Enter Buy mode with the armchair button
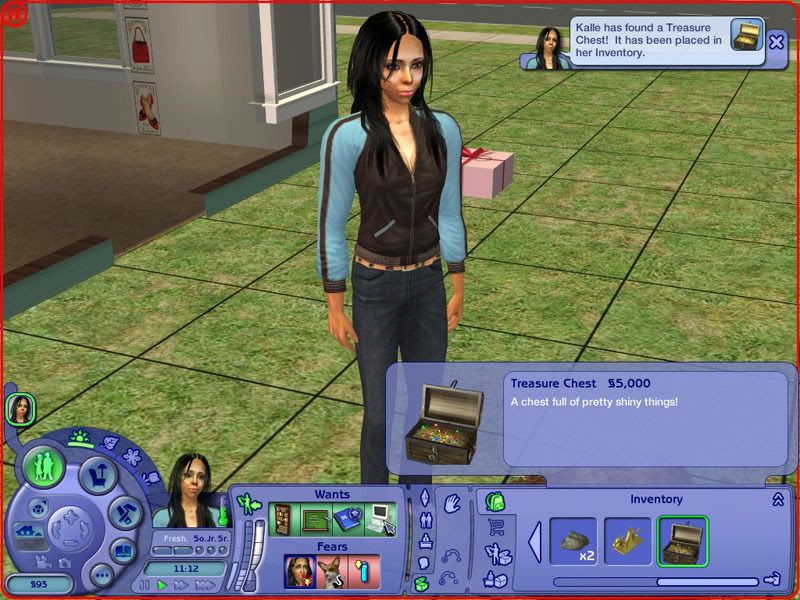800x600 pixels. (x=98, y=474)
